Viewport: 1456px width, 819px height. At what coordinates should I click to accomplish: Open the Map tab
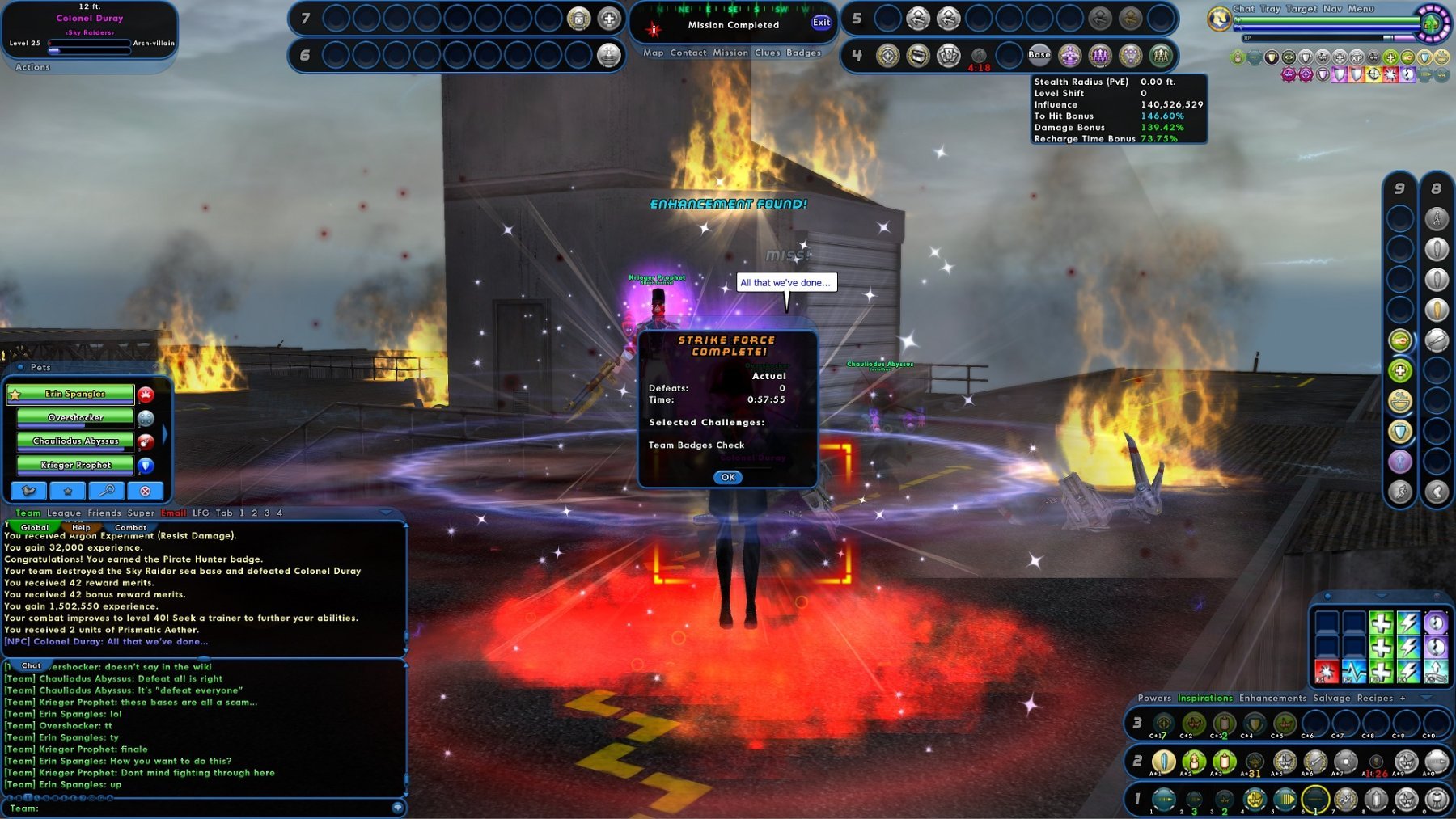pyautogui.click(x=653, y=53)
